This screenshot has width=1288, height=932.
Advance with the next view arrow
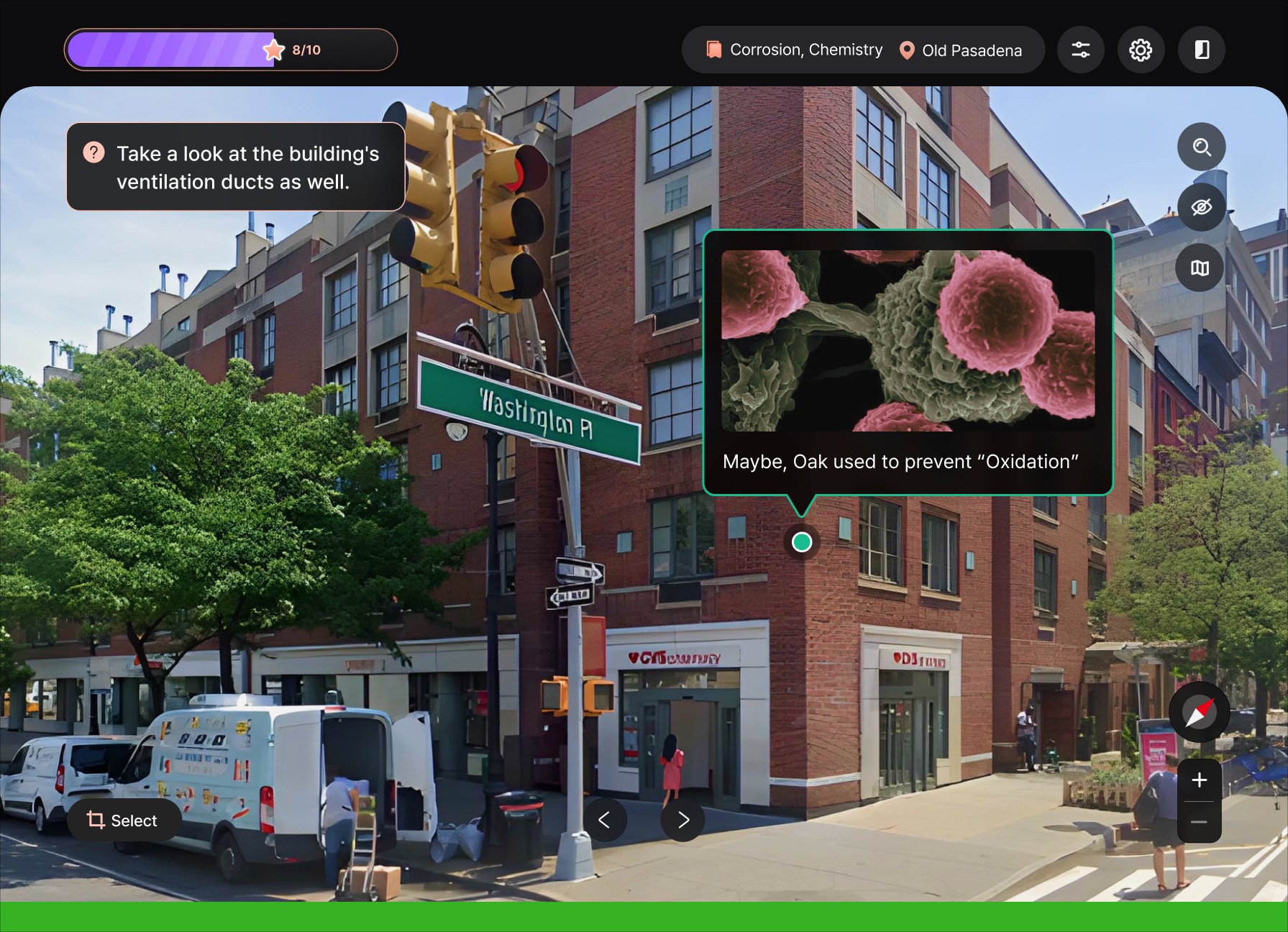[x=683, y=820]
